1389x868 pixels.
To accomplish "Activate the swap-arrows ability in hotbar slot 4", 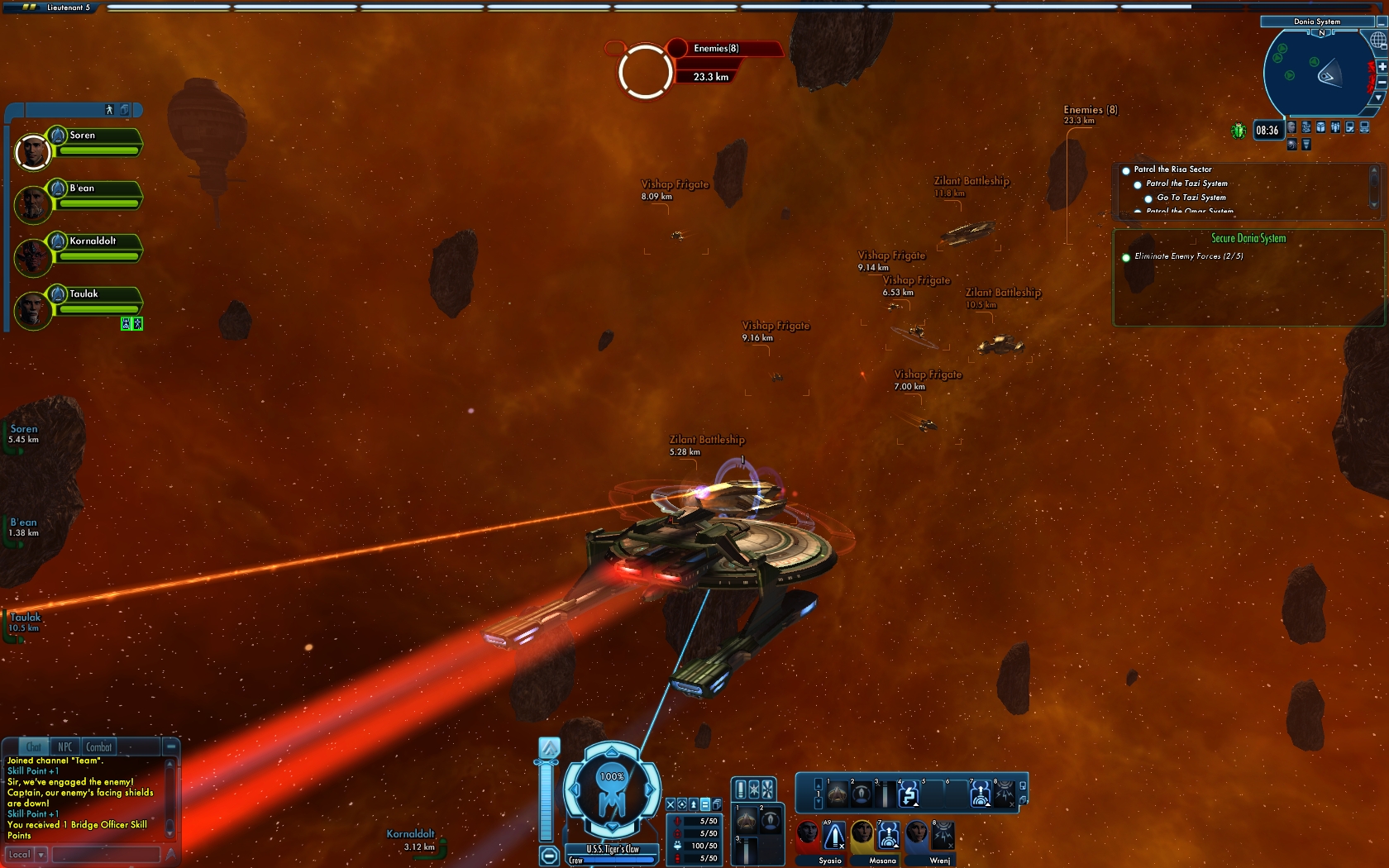I will tap(909, 795).
